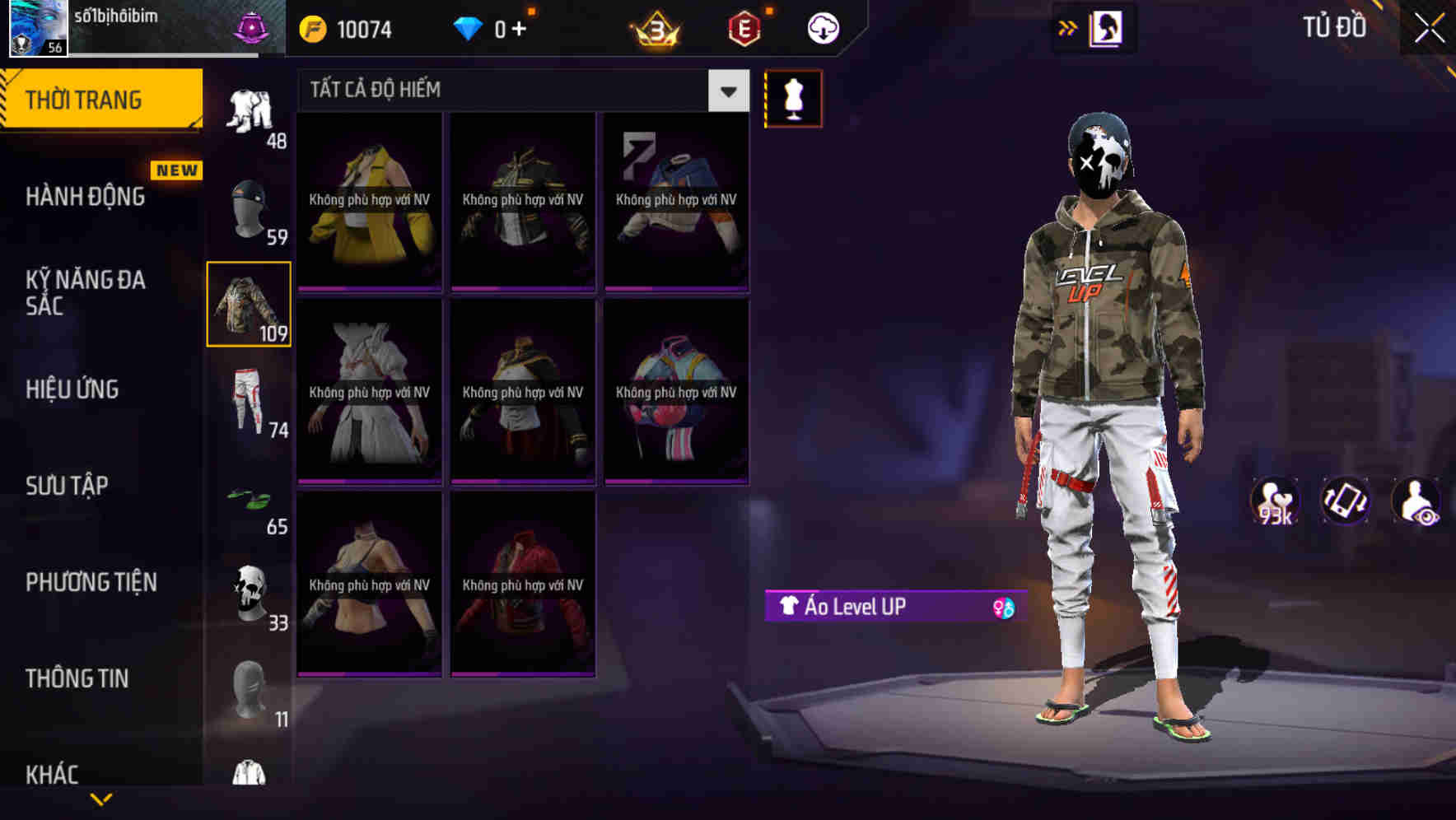Toggle the mannequin display view

pos(793,98)
